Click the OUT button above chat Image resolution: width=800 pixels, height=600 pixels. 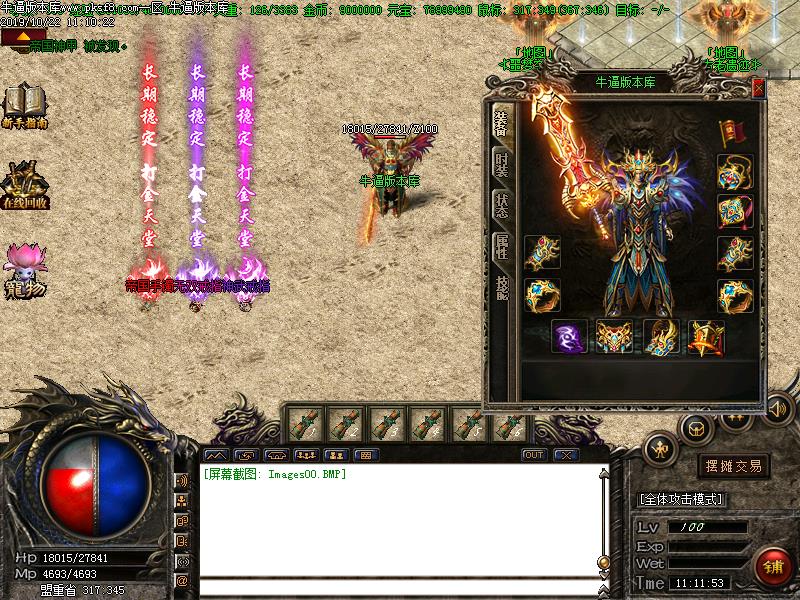pos(534,455)
